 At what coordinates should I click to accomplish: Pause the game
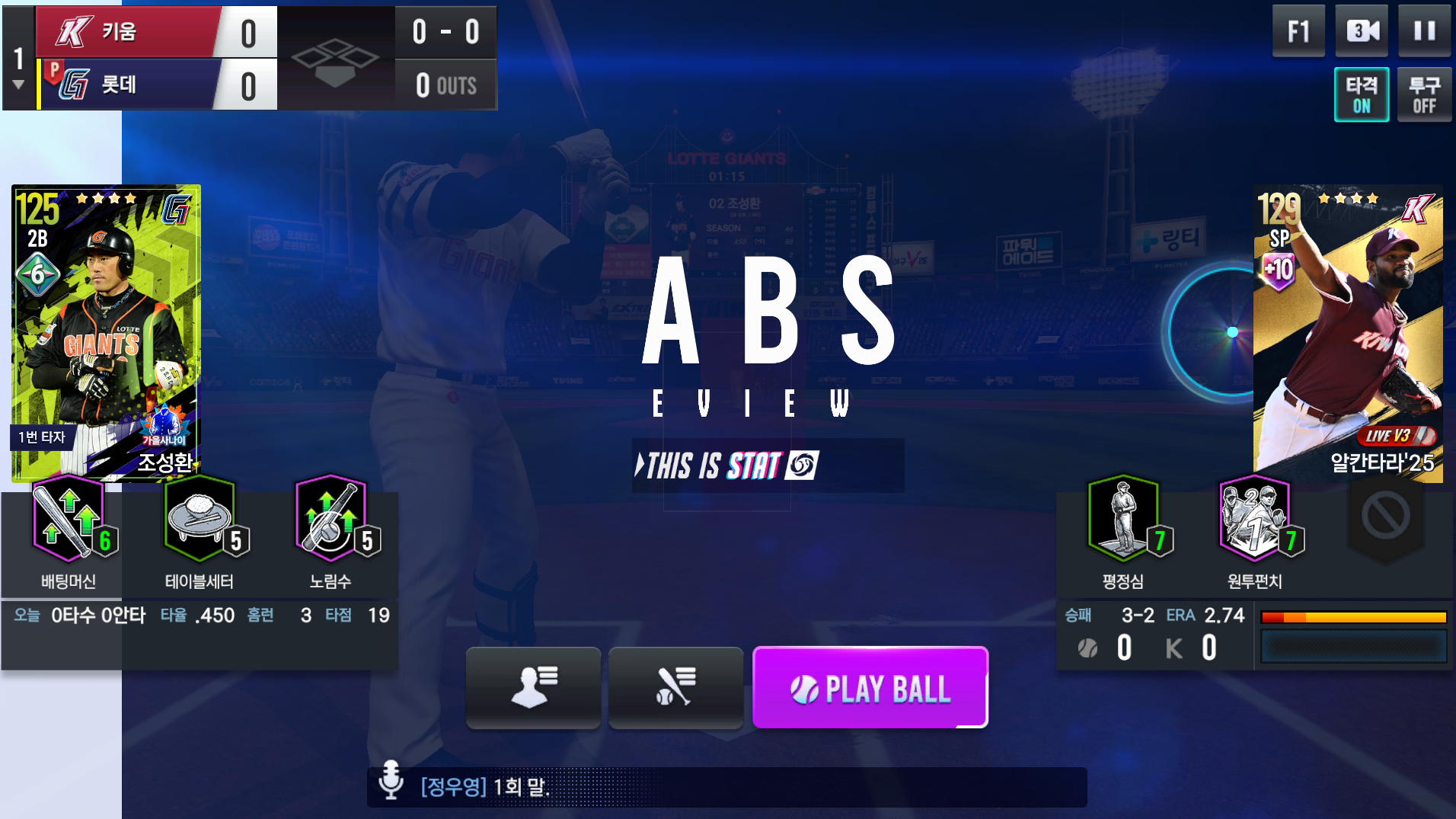(x=1424, y=31)
